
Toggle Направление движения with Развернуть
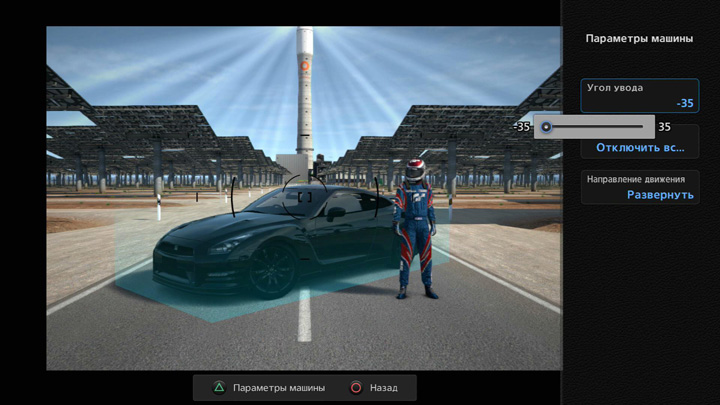coord(640,188)
